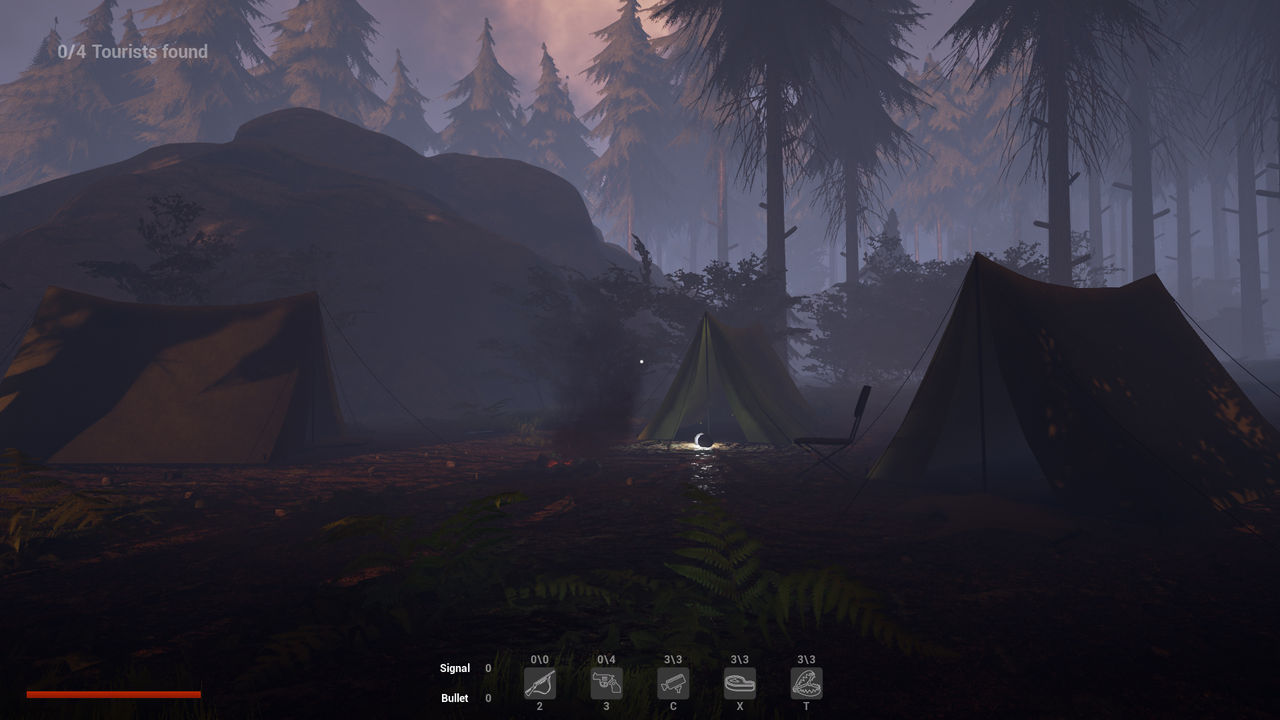Click the Bullet label in the HUD
Viewport: 1280px width, 720px height.
pos(454,698)
